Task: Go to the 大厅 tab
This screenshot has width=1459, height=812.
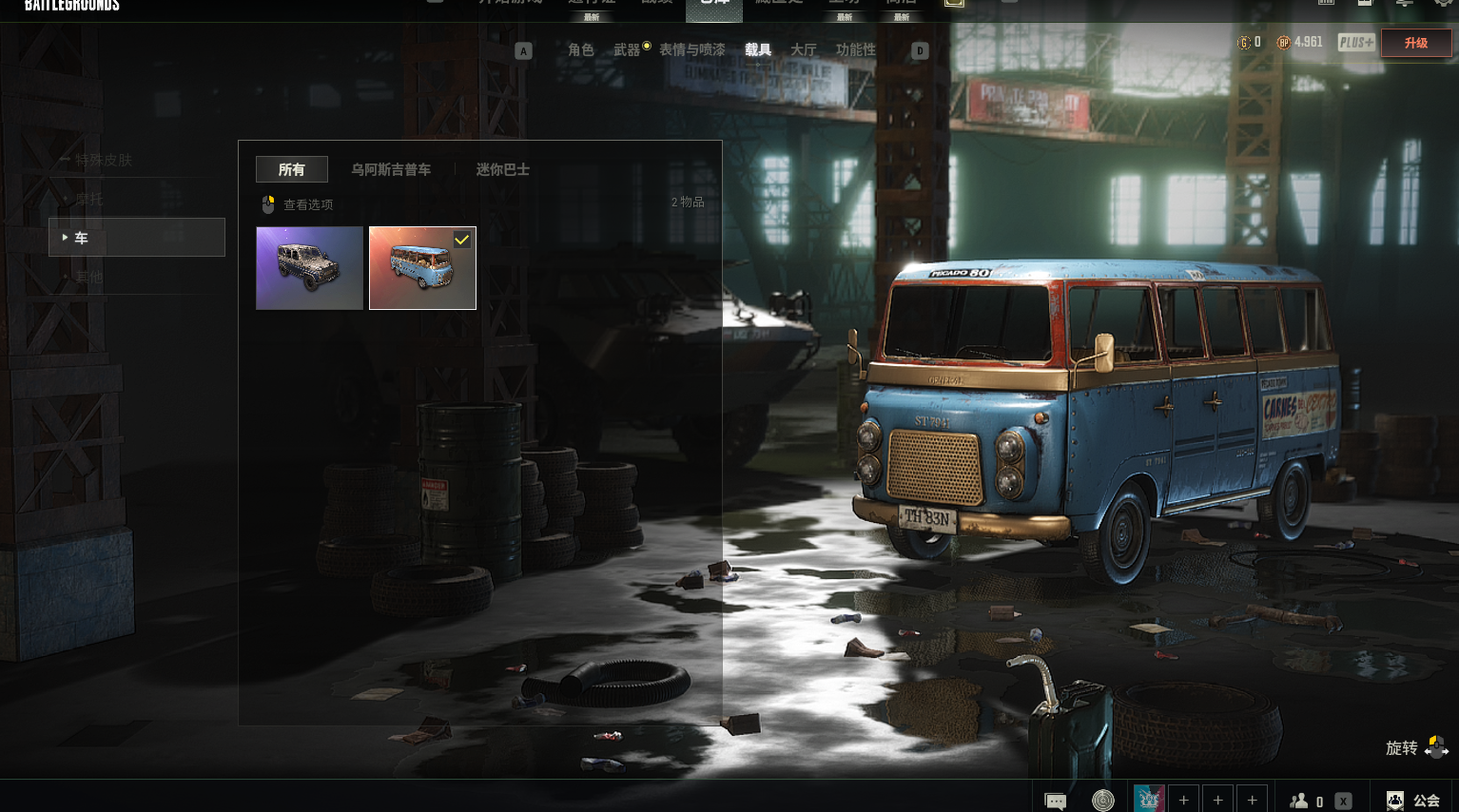Action: (803, 49)
